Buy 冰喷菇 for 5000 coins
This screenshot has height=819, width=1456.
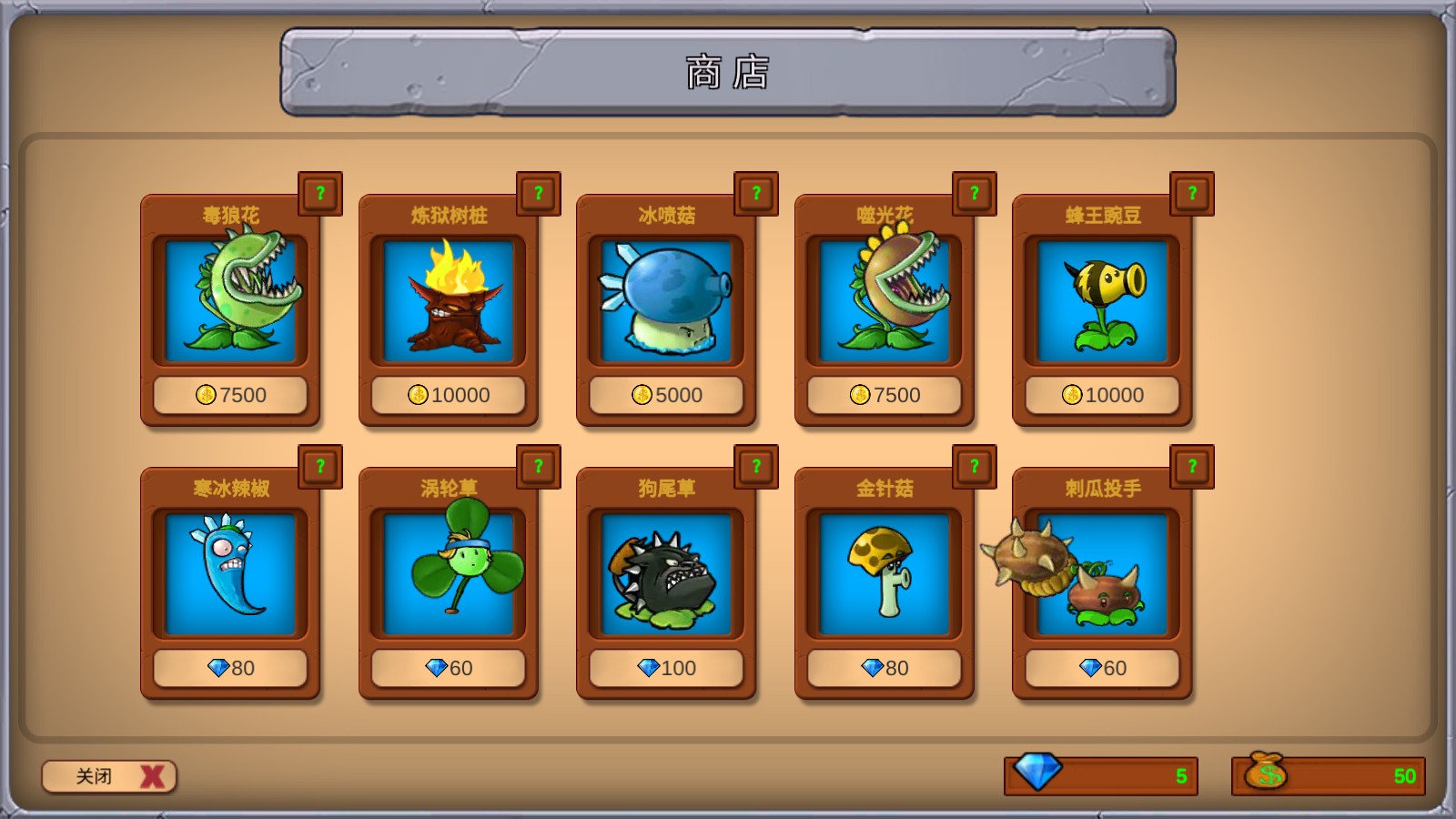666,395
